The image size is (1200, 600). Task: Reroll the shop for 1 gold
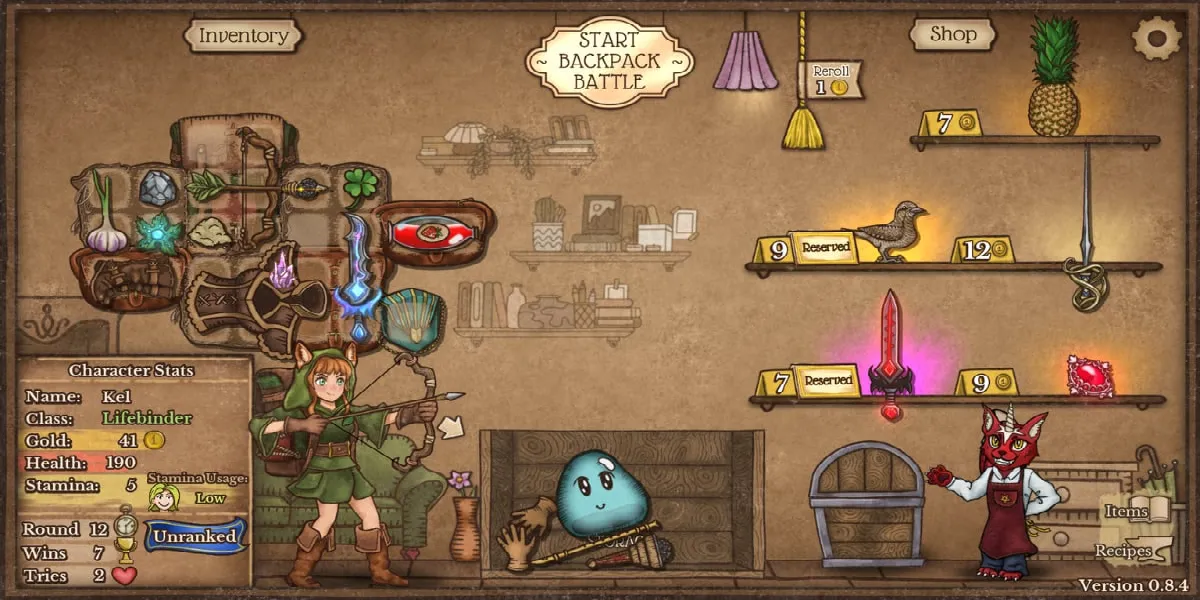(829, 80)
